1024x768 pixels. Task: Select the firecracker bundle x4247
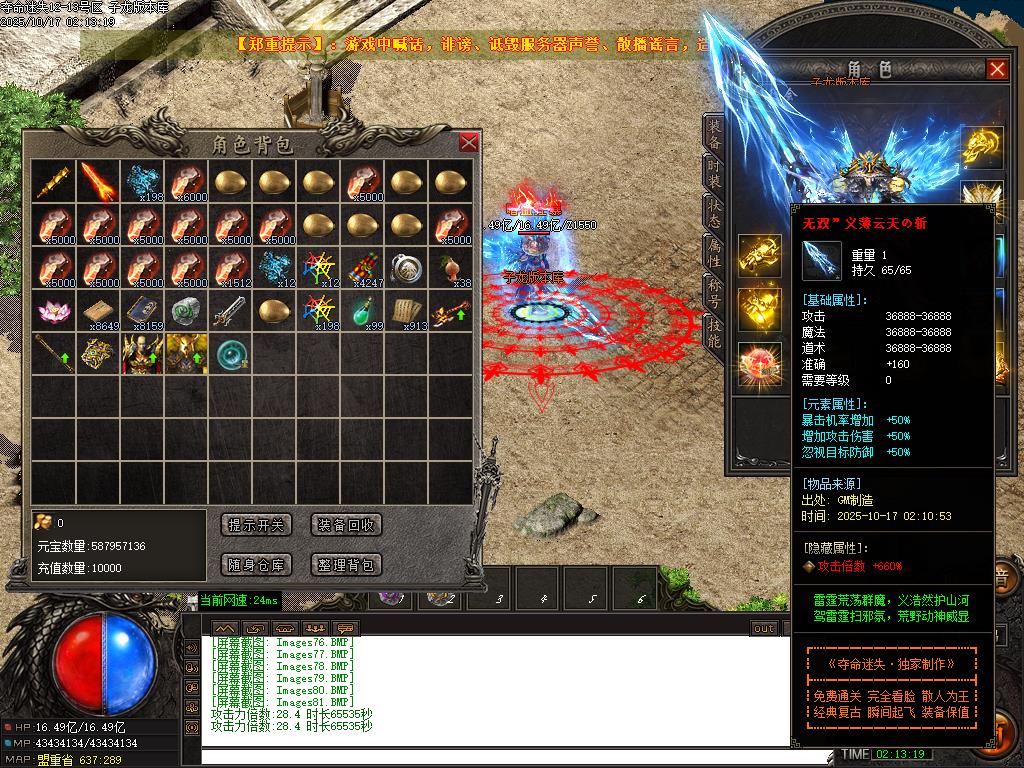(x=362, y=267)
